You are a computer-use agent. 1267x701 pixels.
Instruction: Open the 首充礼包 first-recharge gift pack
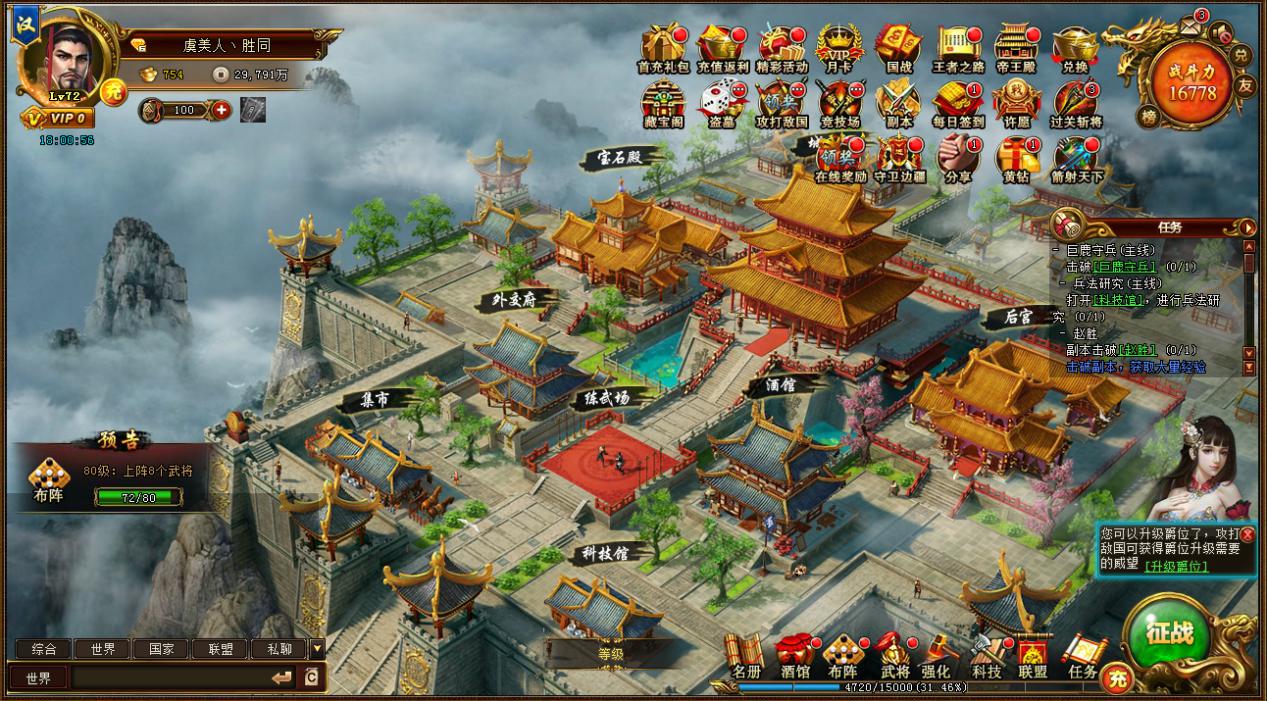point(663,45)
